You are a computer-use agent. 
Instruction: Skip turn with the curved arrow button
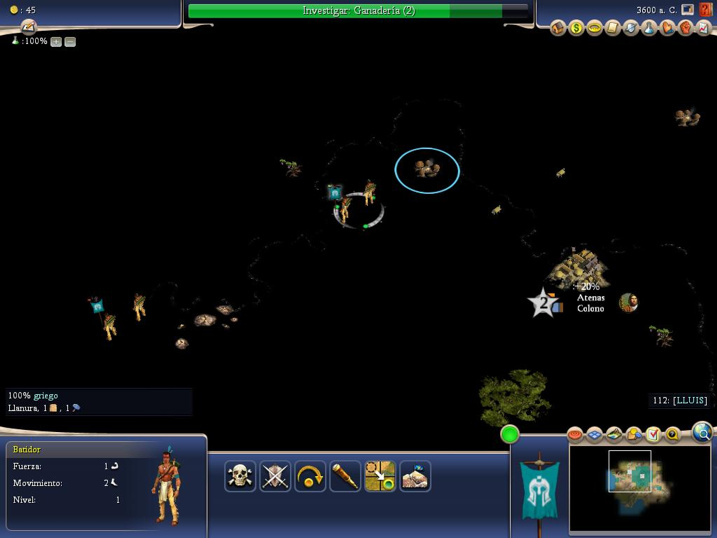[x=310, y=476]
